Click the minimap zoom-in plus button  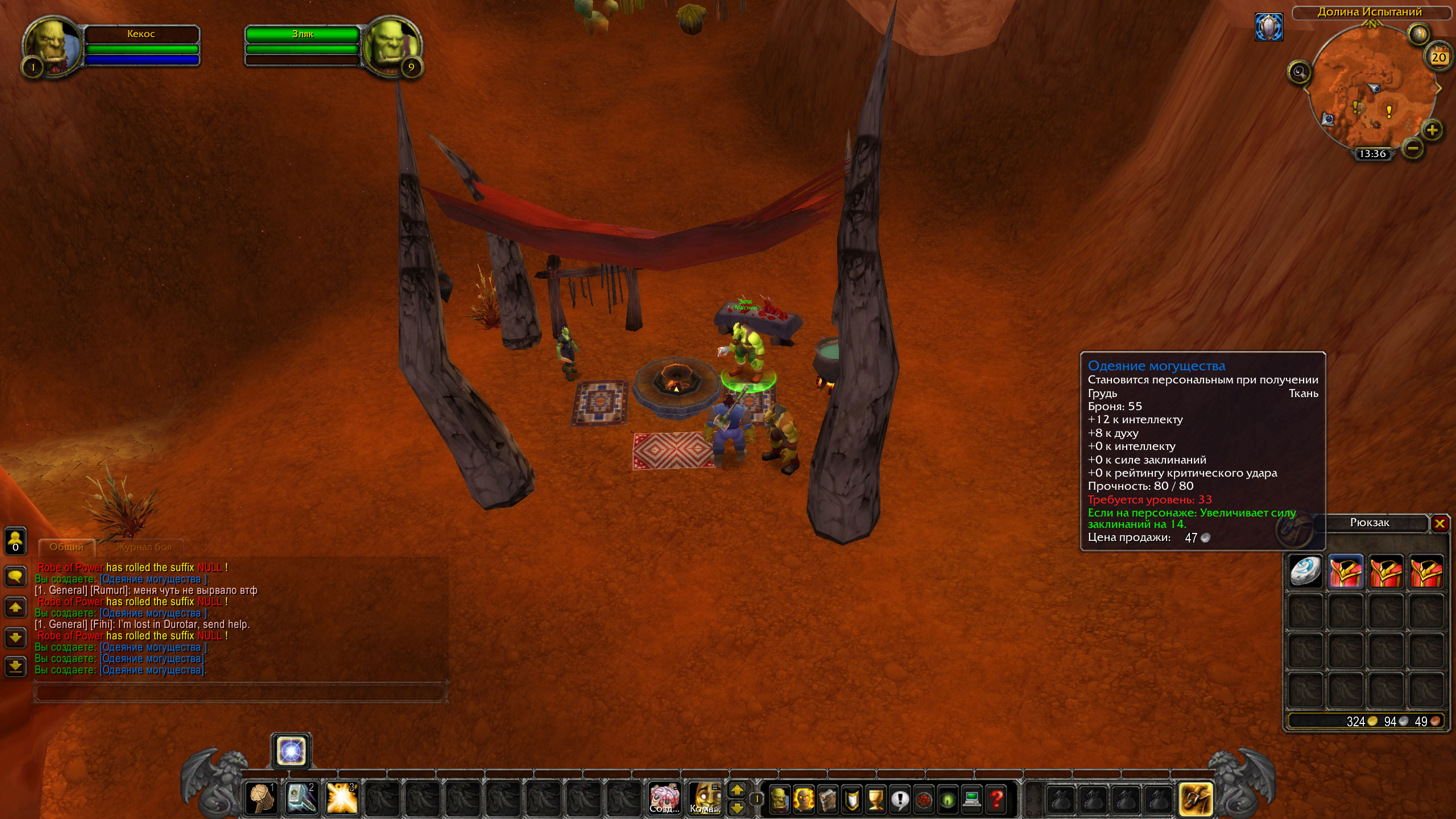click(x=1432, y=130)
